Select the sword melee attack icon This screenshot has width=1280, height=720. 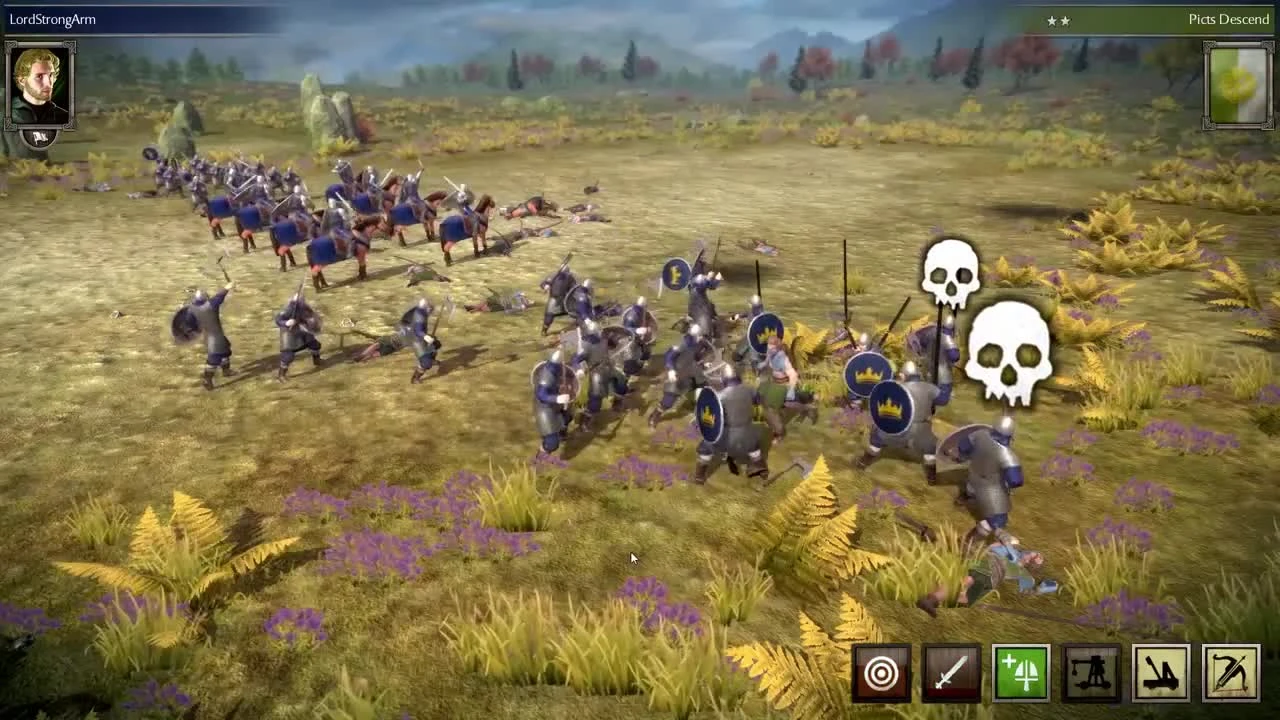(x=950, y=672)
